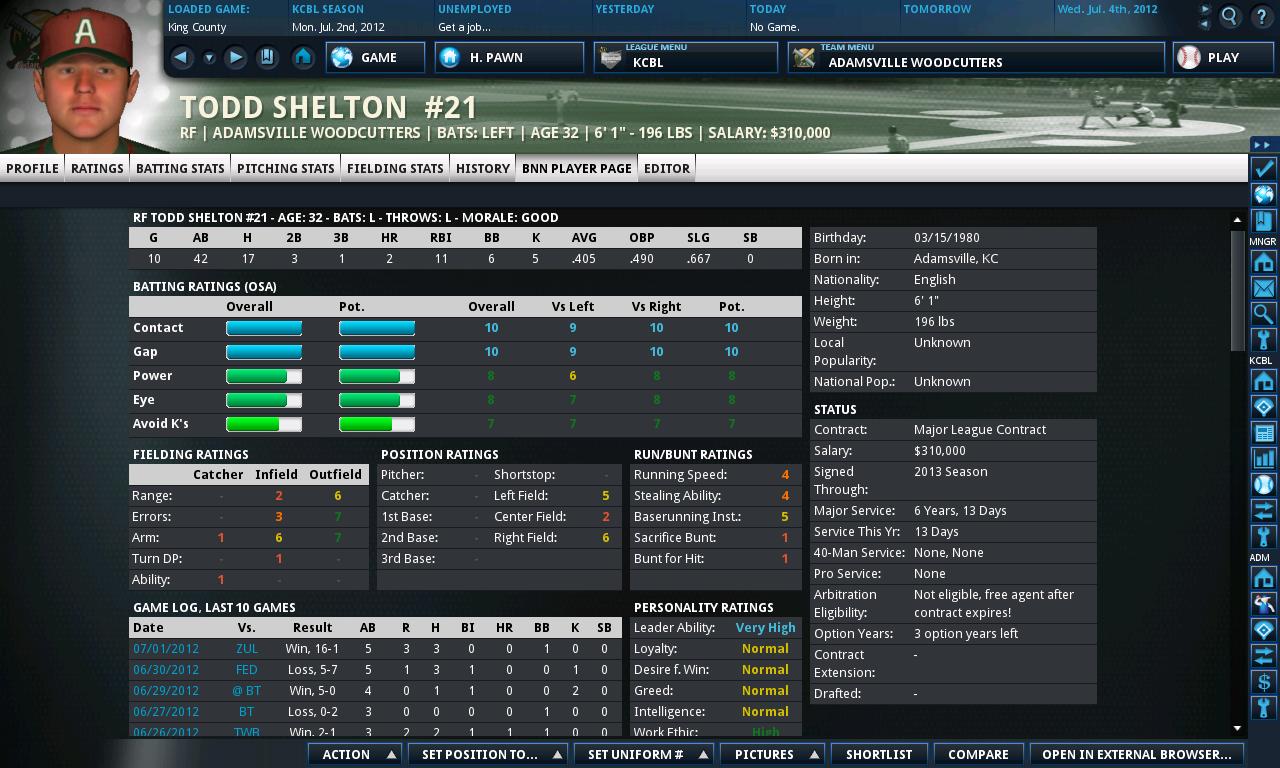This screenshot has height=768, width=1280.
Task: Show the Batting Stats tab
Action: 180,168
